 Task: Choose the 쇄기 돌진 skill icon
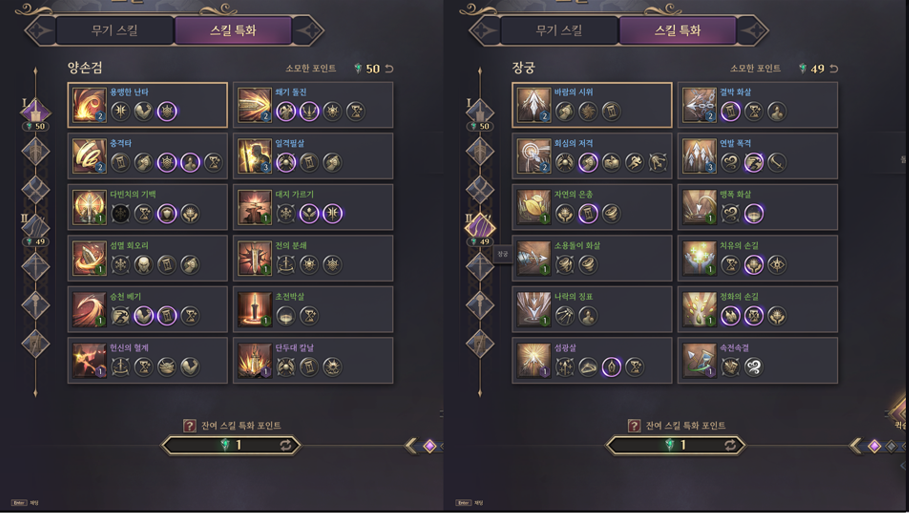click(255, 105)
